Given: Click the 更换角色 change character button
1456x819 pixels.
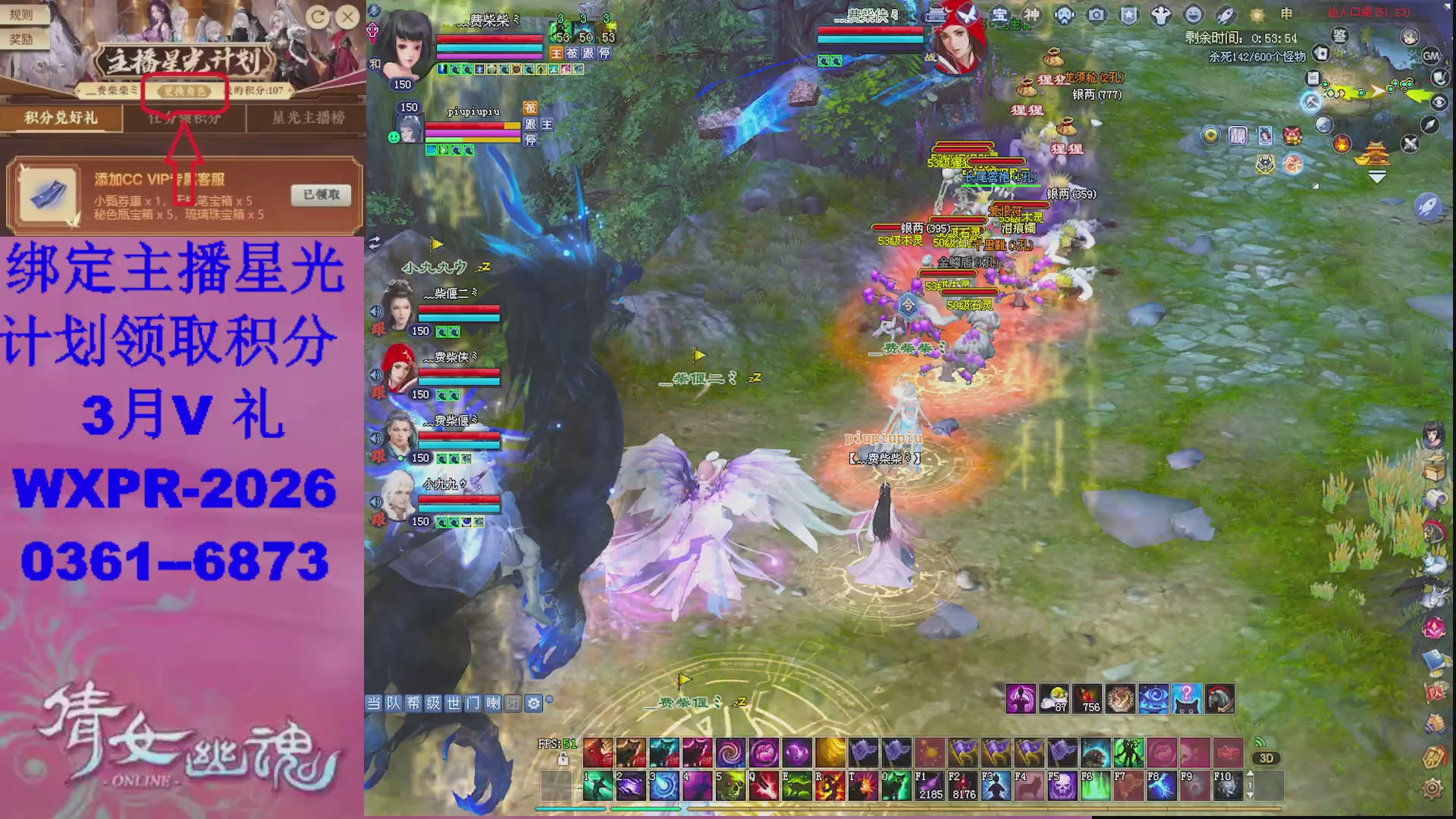Looking at the screenshot, I should [184, 92].
